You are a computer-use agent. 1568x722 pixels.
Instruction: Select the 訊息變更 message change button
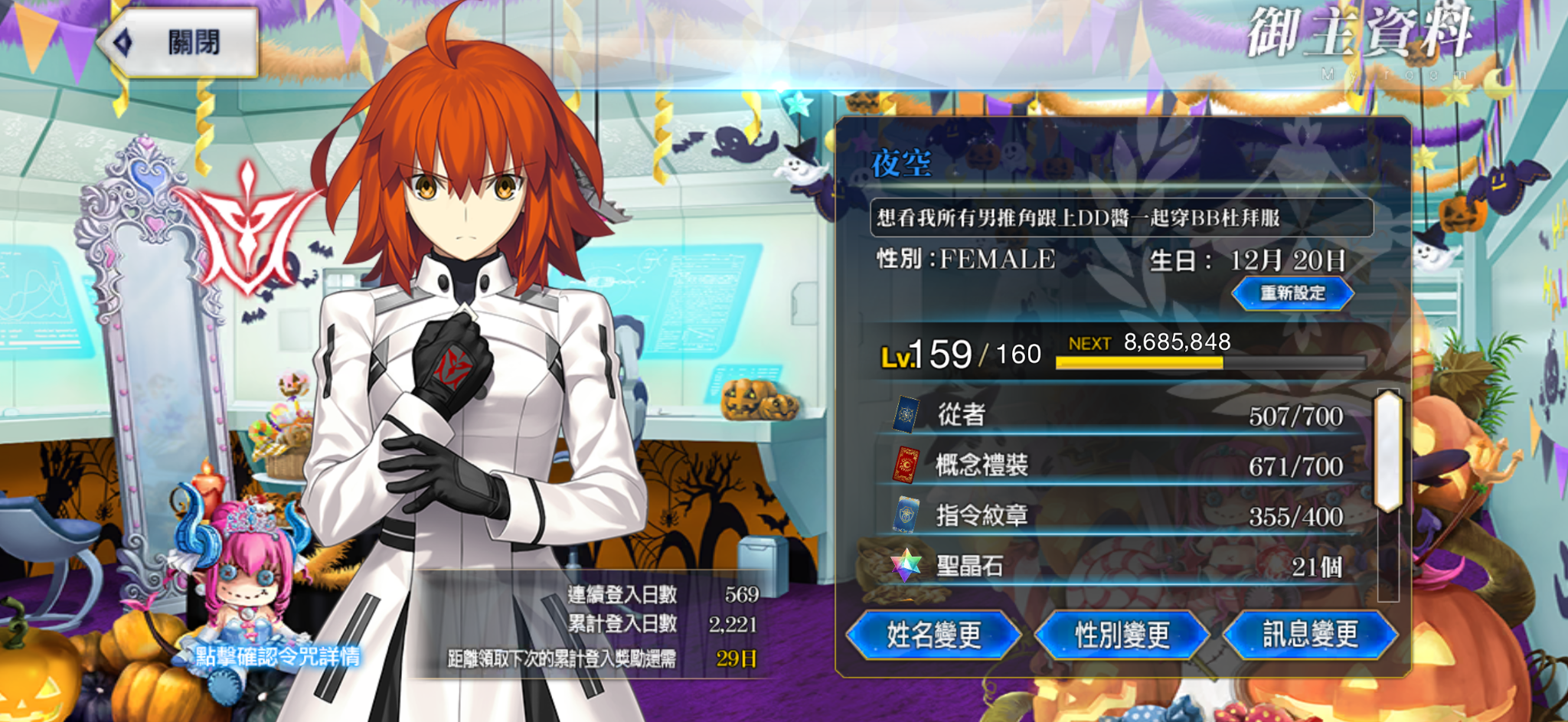pyautogui.click(x=1310, y=635)
